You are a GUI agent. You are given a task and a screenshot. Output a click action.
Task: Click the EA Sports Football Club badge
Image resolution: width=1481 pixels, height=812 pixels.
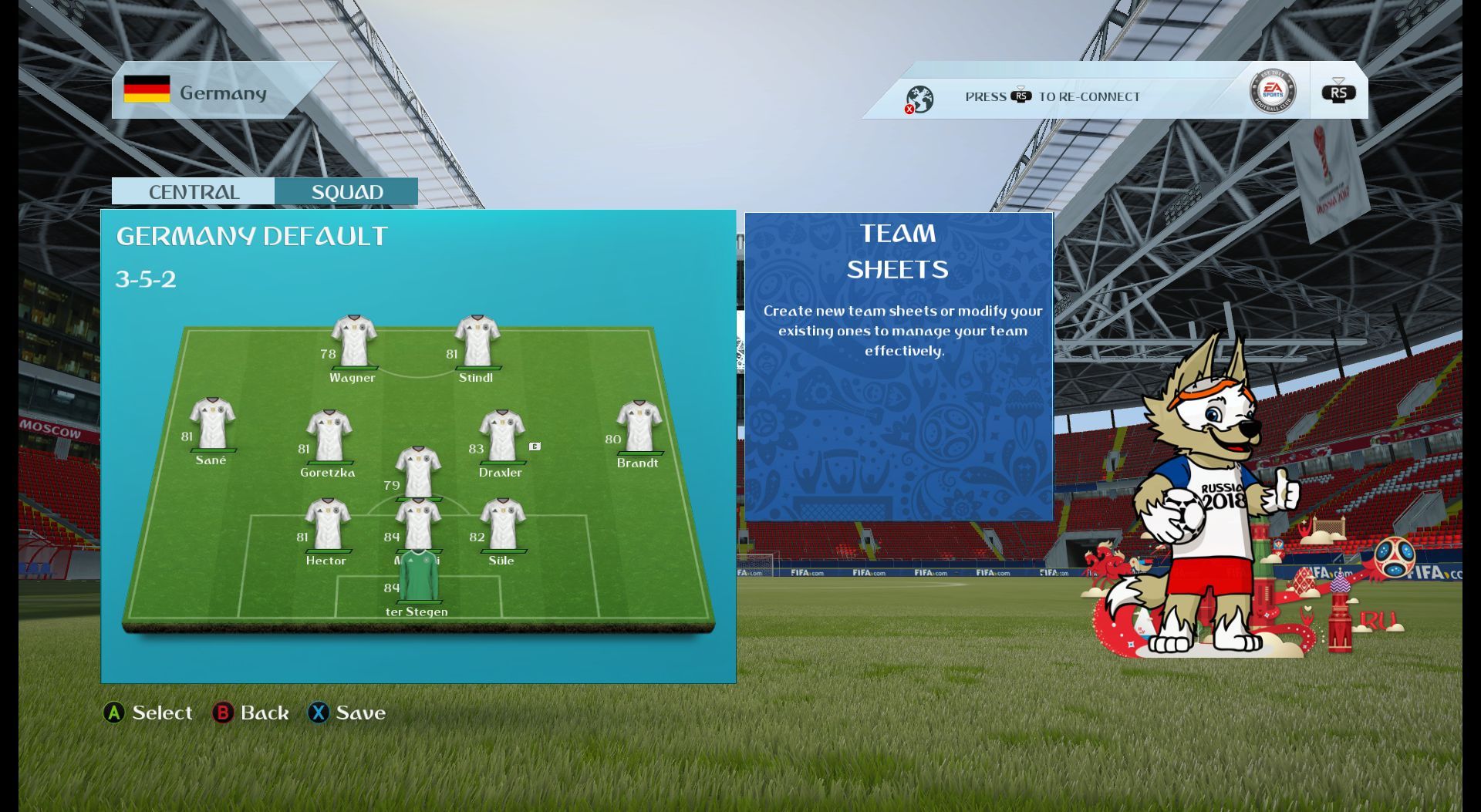coord(1272,91)
